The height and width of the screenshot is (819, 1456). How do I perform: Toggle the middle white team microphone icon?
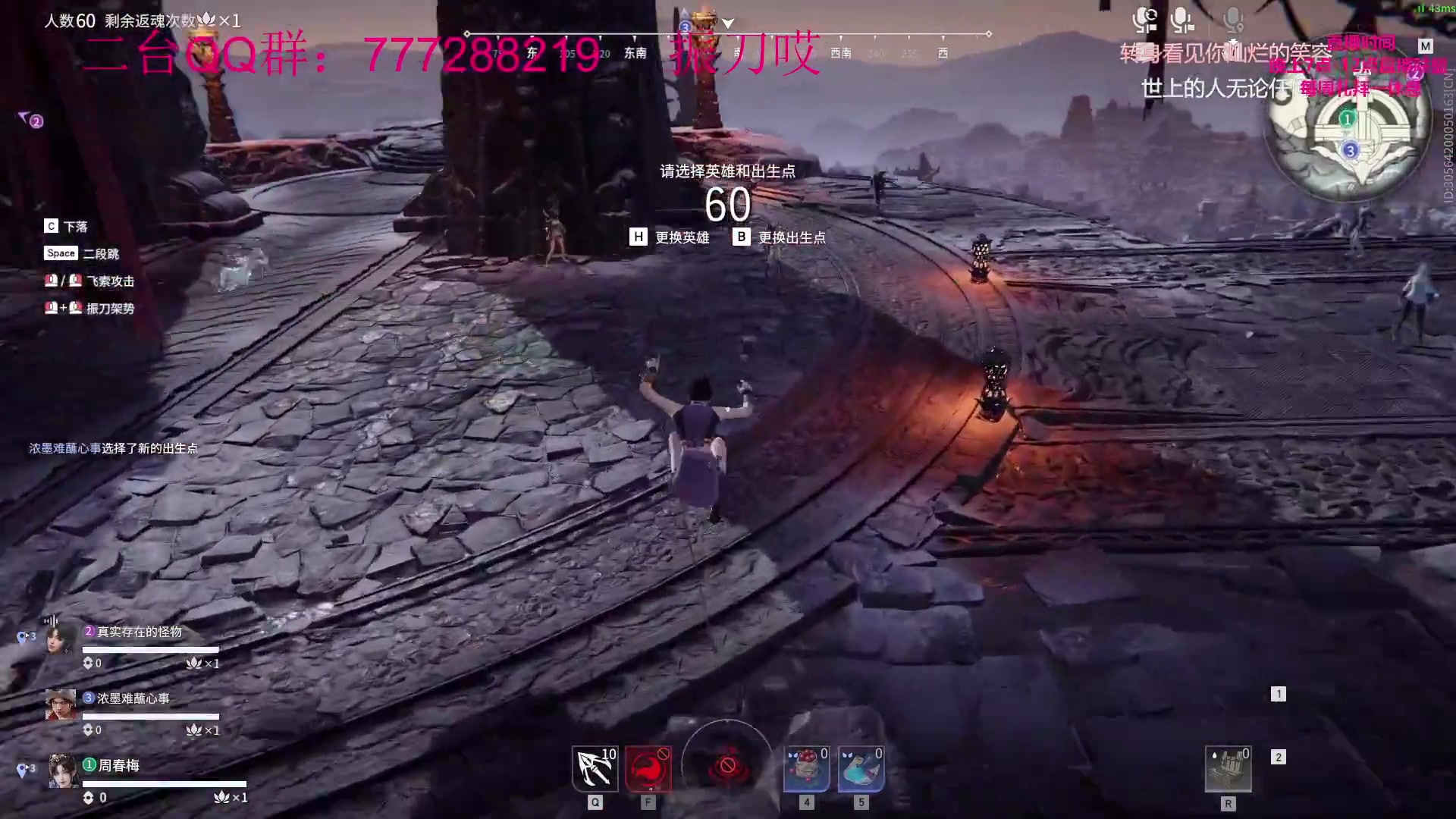pyautogui.click(x=1181, y=20)
